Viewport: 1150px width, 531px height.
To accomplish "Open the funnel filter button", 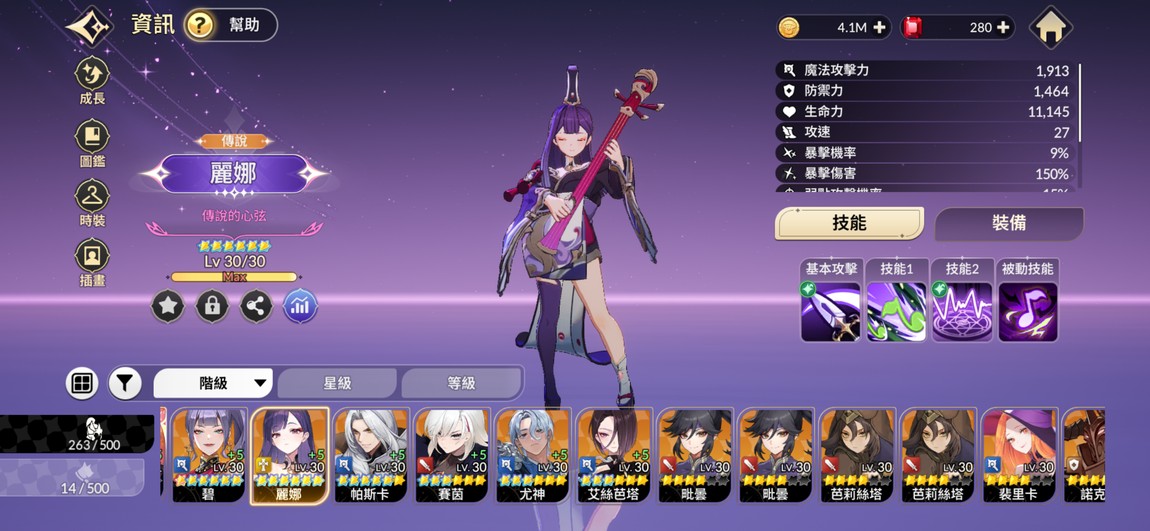I will tap(125, 383).
